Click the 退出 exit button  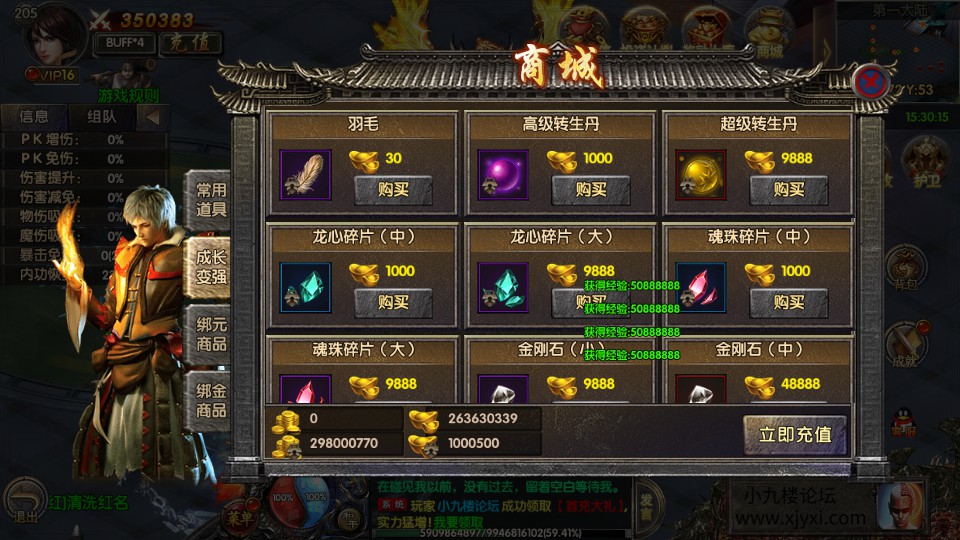click(x=26, y=502)
